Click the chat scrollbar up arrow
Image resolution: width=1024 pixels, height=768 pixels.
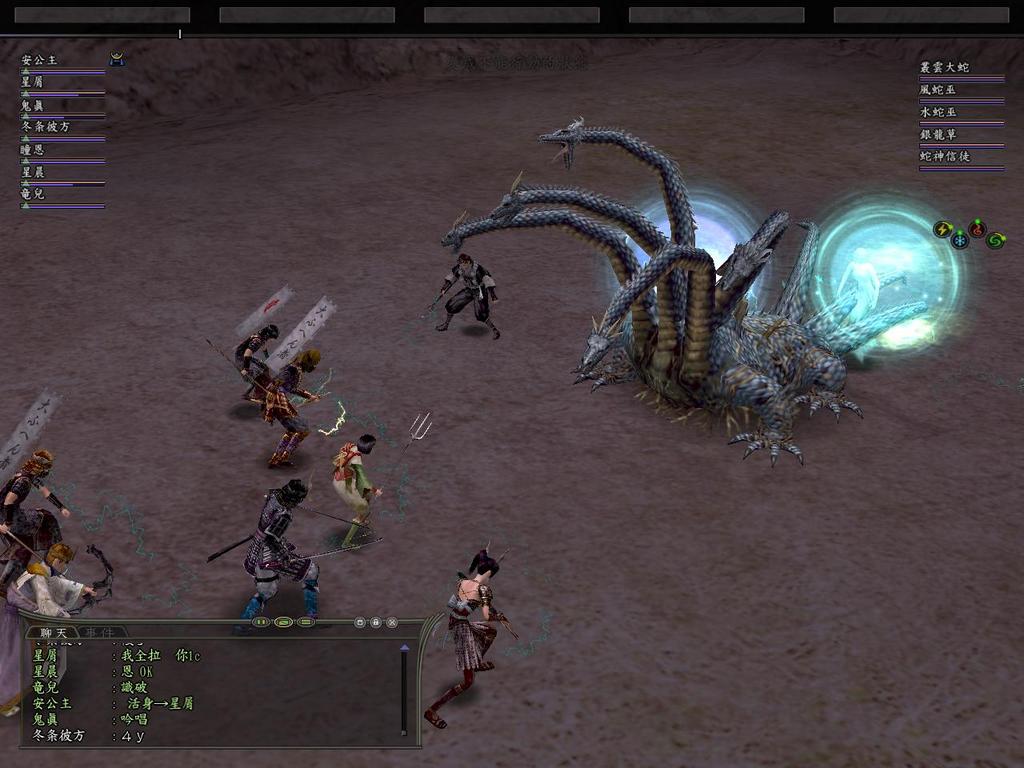[404, 649]
